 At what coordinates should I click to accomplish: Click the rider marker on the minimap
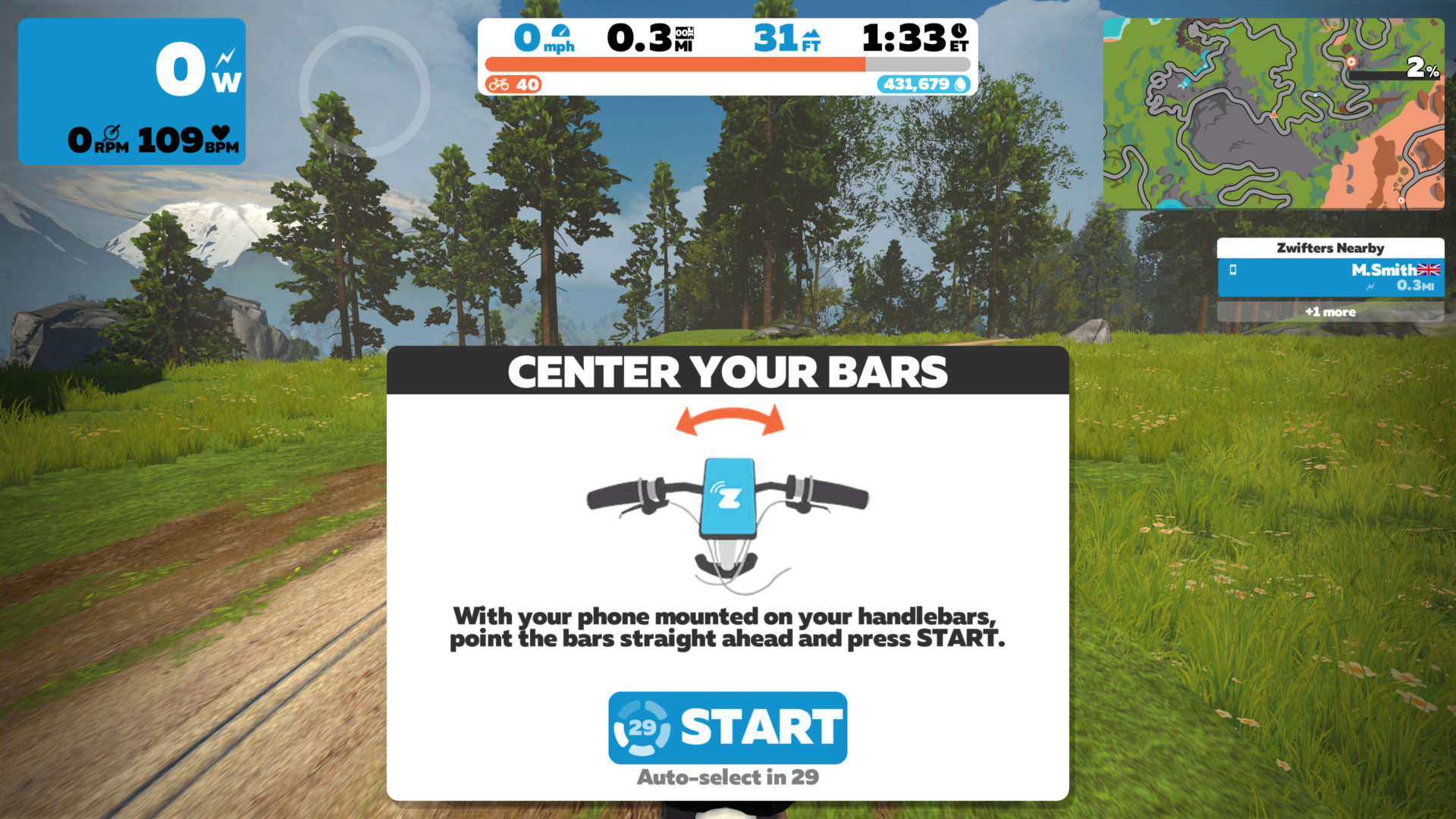1273,115
